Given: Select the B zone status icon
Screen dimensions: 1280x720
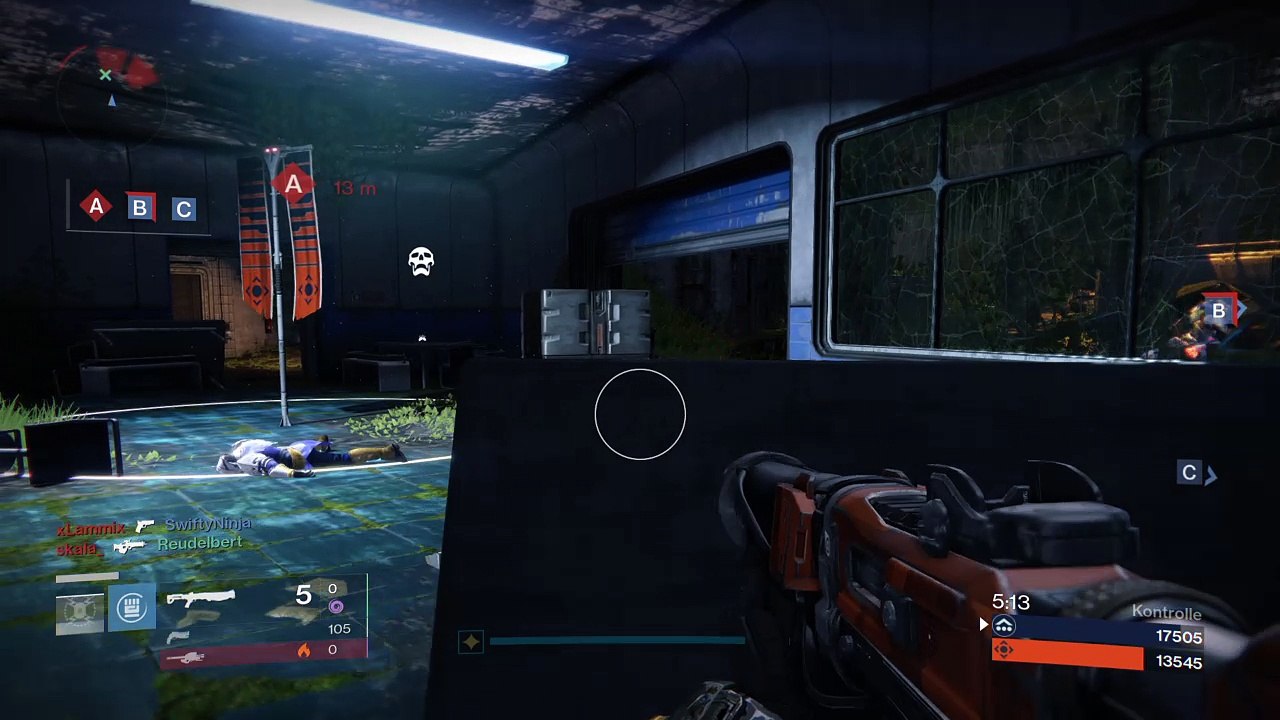Looking at the screenshot, I should [140, 208].
